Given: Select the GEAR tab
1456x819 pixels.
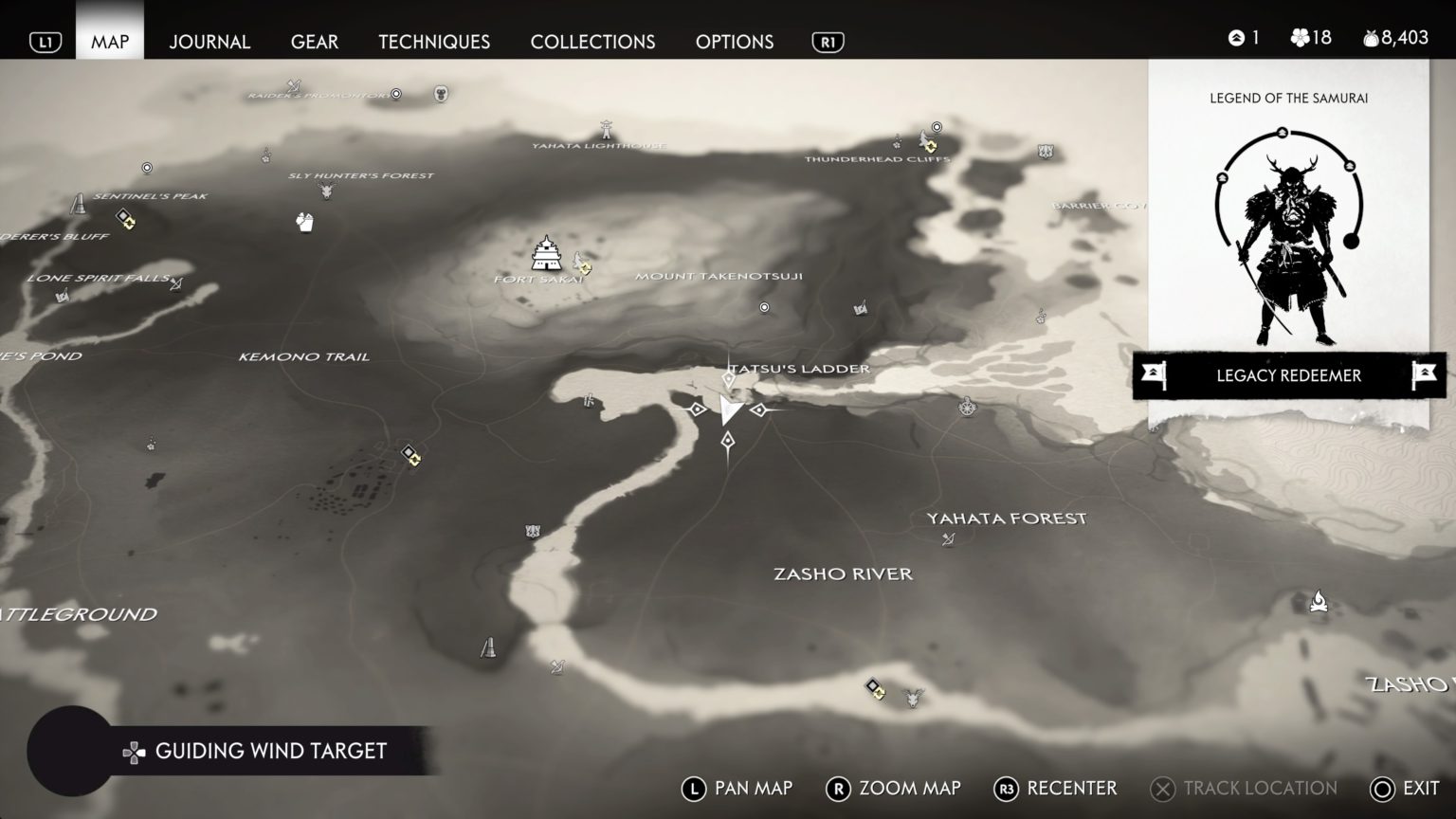Looking at the screenshot, I should coord(314,42).
